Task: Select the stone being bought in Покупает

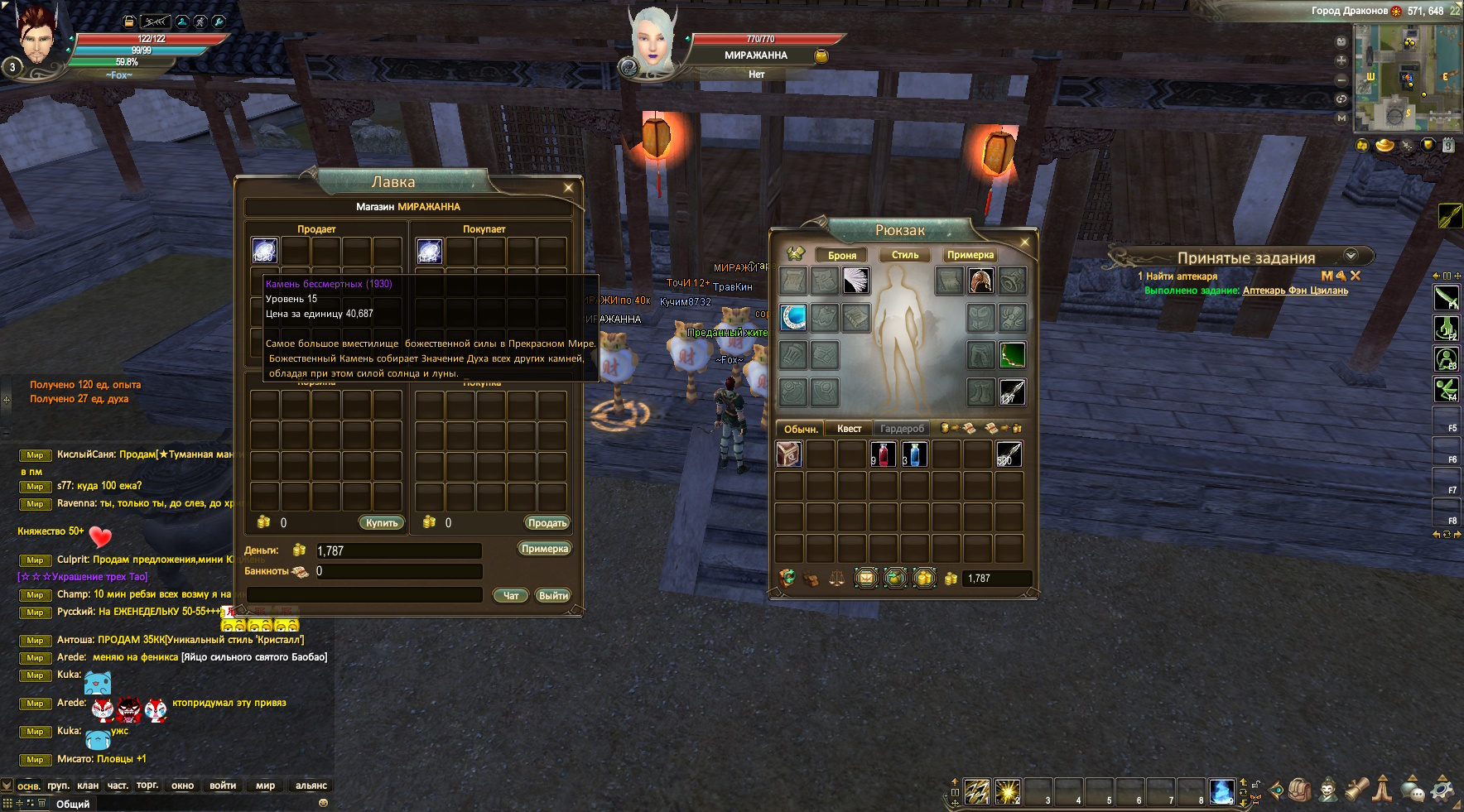Action: (429, 251)
